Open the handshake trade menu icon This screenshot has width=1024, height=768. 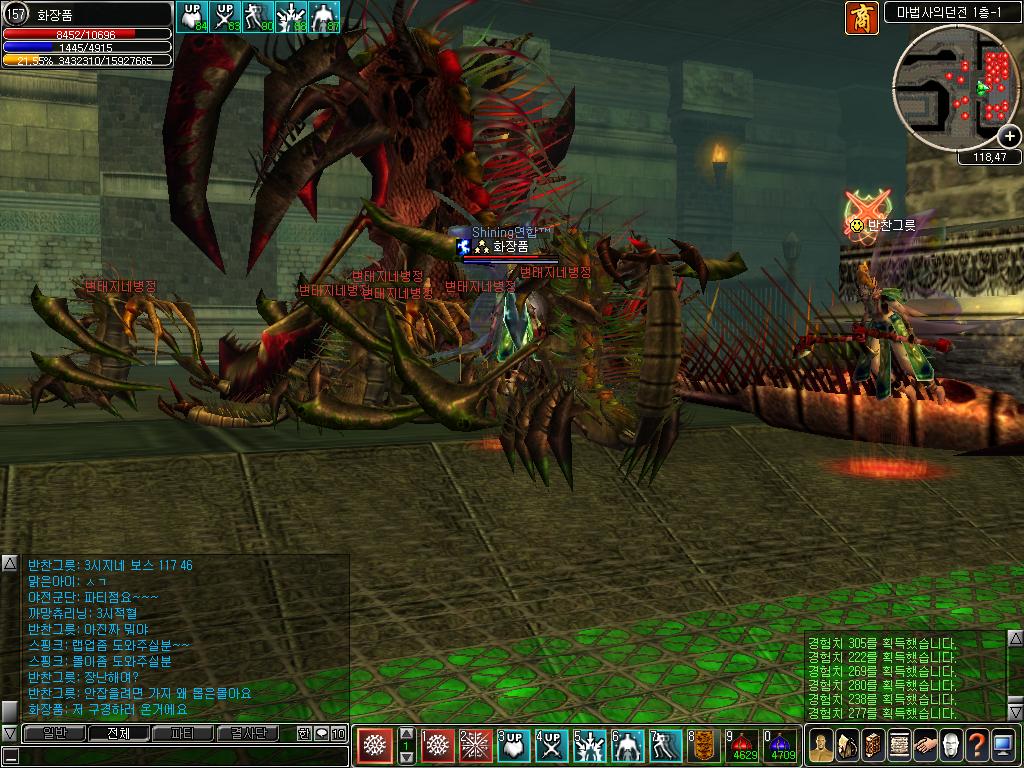coord(925,746)
